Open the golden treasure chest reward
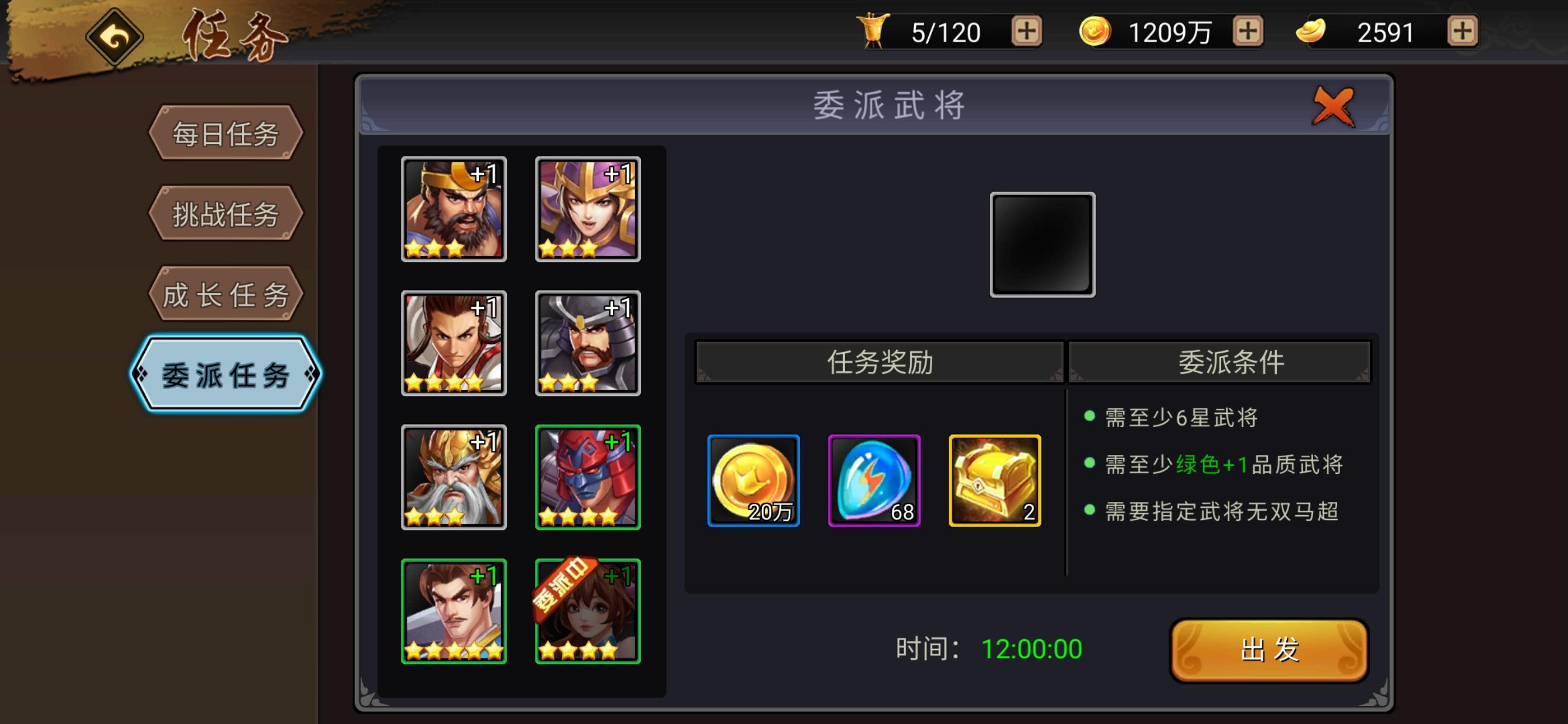This screenshot has height=724, width=1568. coord(996,480)
